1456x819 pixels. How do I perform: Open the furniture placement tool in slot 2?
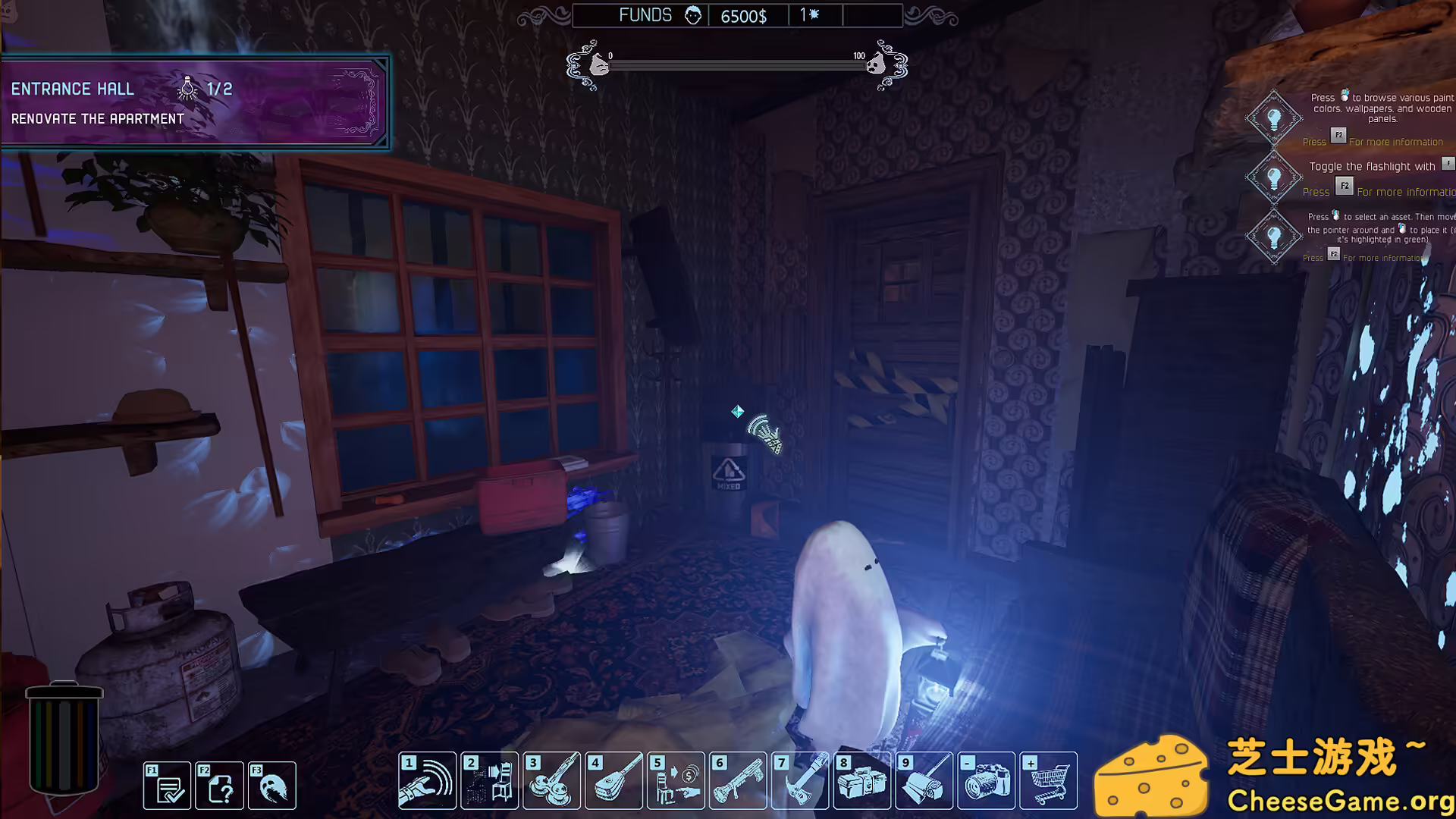[491, 781]
